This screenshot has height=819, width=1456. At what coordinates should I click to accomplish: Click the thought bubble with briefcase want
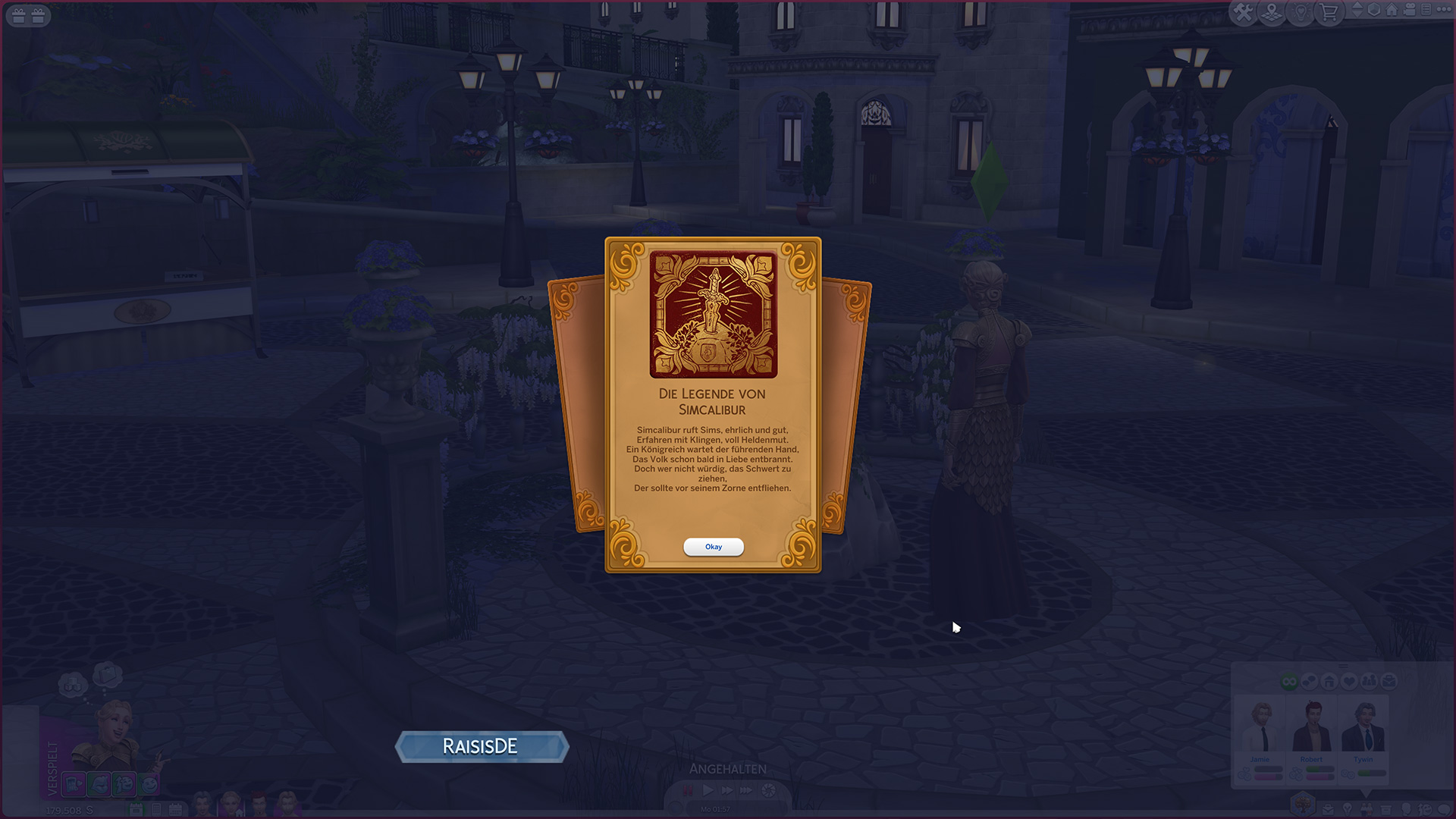click(x=107, y=673)
